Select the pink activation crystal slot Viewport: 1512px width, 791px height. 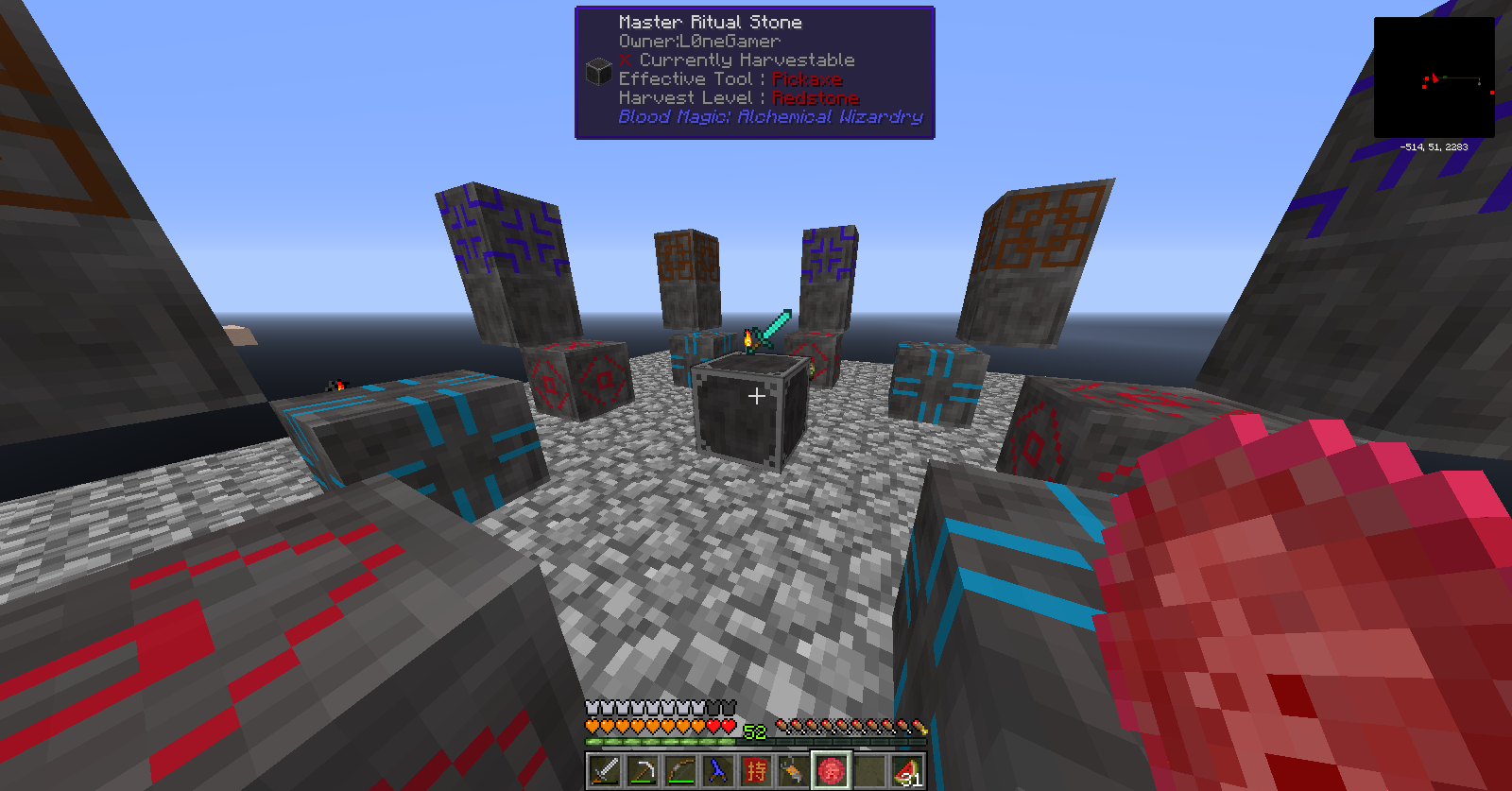(832, 771)
